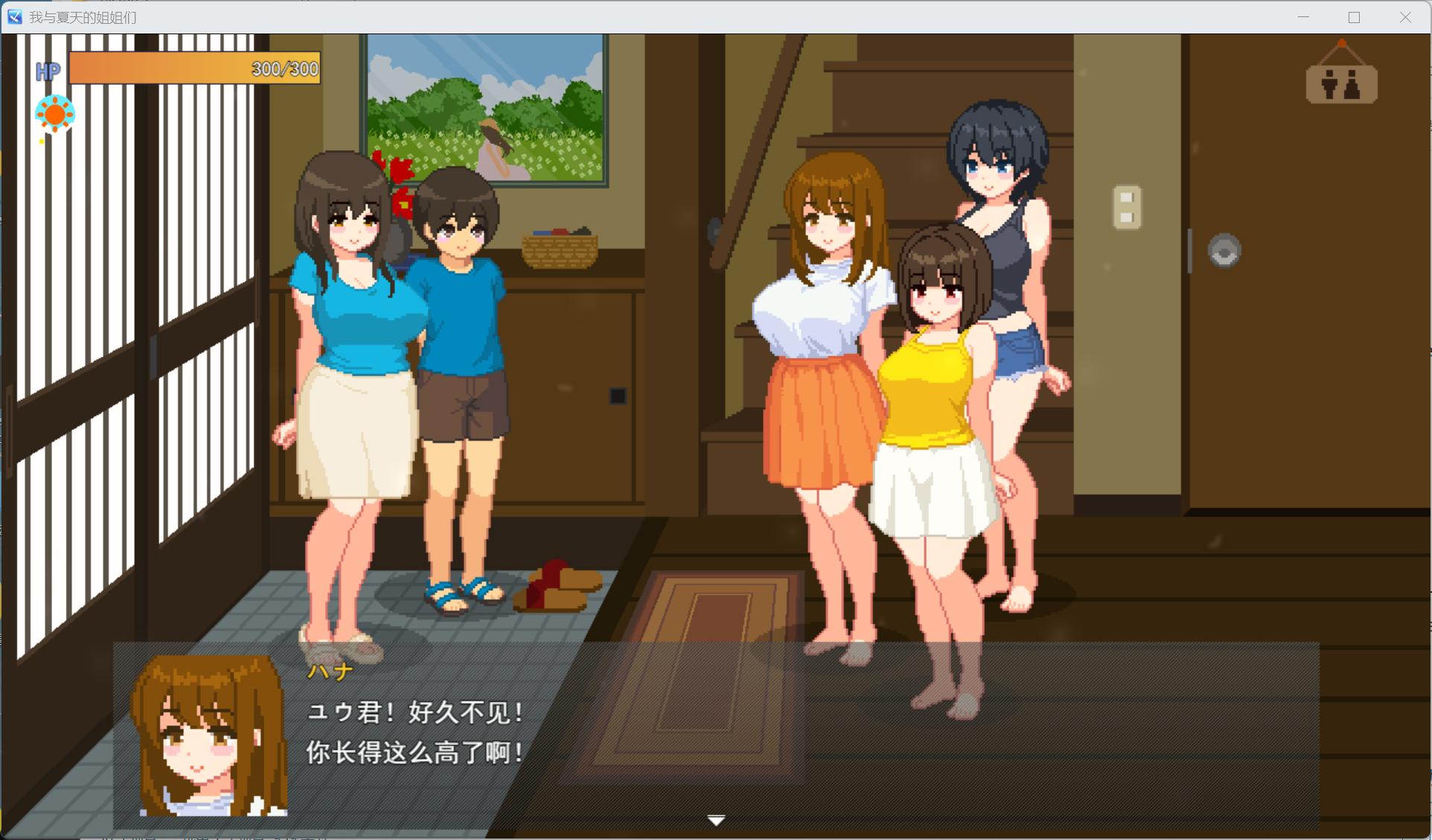This screenshot has width=1432, height=840.
Task: Click the restroom sign on the wall
Action: tap(1341, 84)
